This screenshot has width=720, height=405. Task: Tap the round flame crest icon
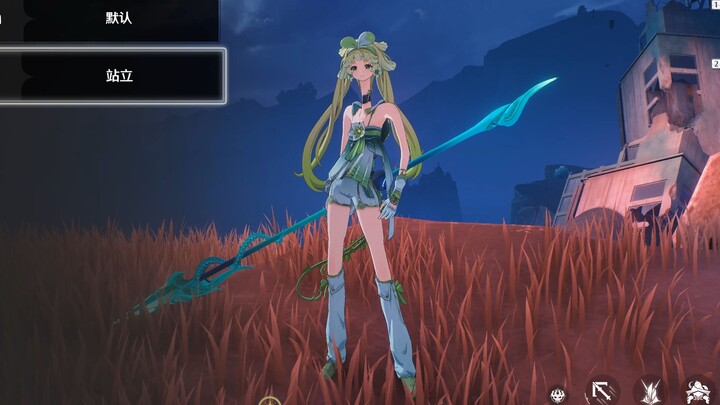pyautogui.click(x=558, y=395)
